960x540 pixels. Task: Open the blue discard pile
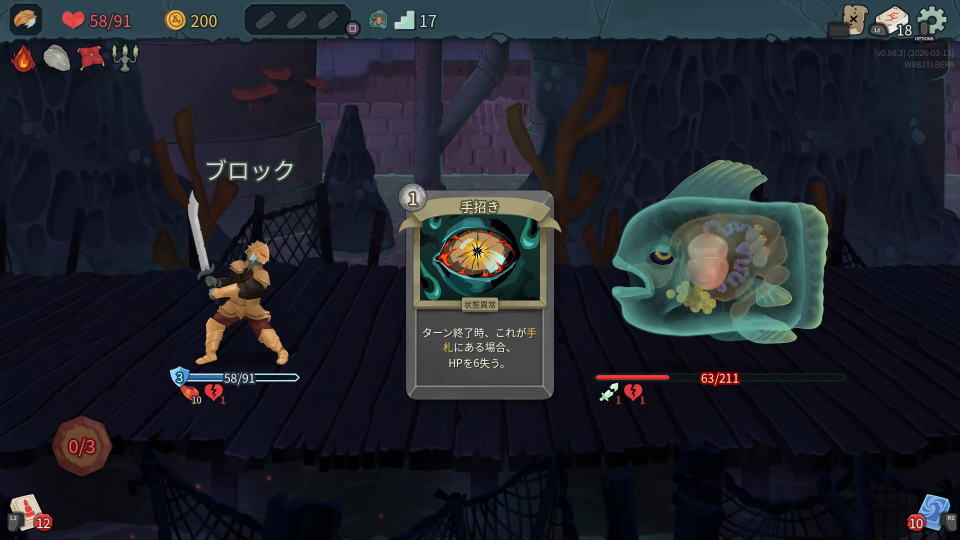click(x=932, y=511)
